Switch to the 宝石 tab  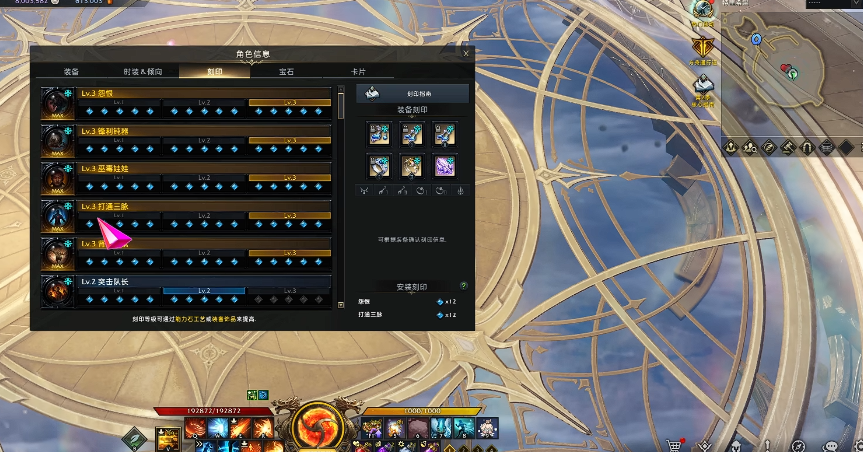[286, 72]
